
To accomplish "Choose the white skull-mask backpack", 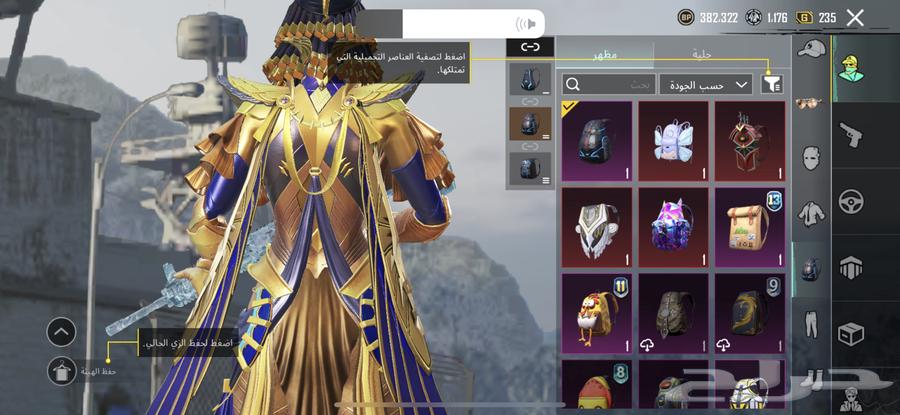I will click(597, 227).
